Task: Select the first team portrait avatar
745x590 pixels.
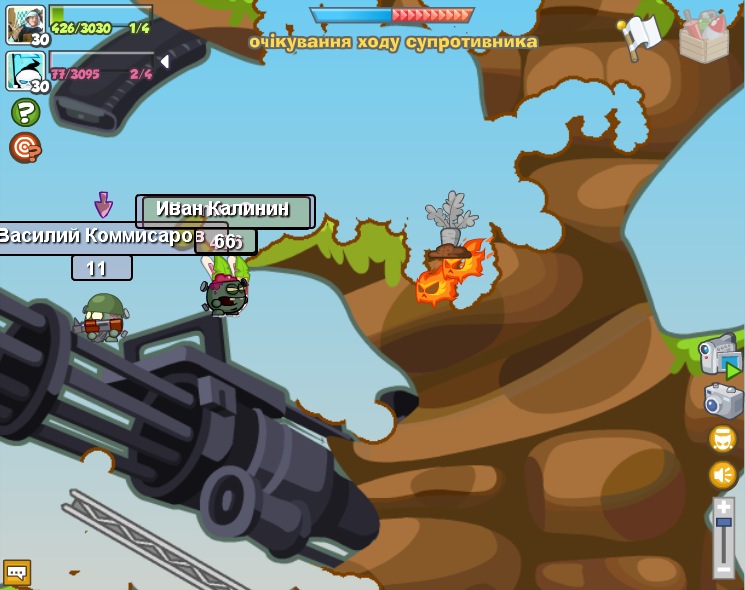Action: point(24,22)
